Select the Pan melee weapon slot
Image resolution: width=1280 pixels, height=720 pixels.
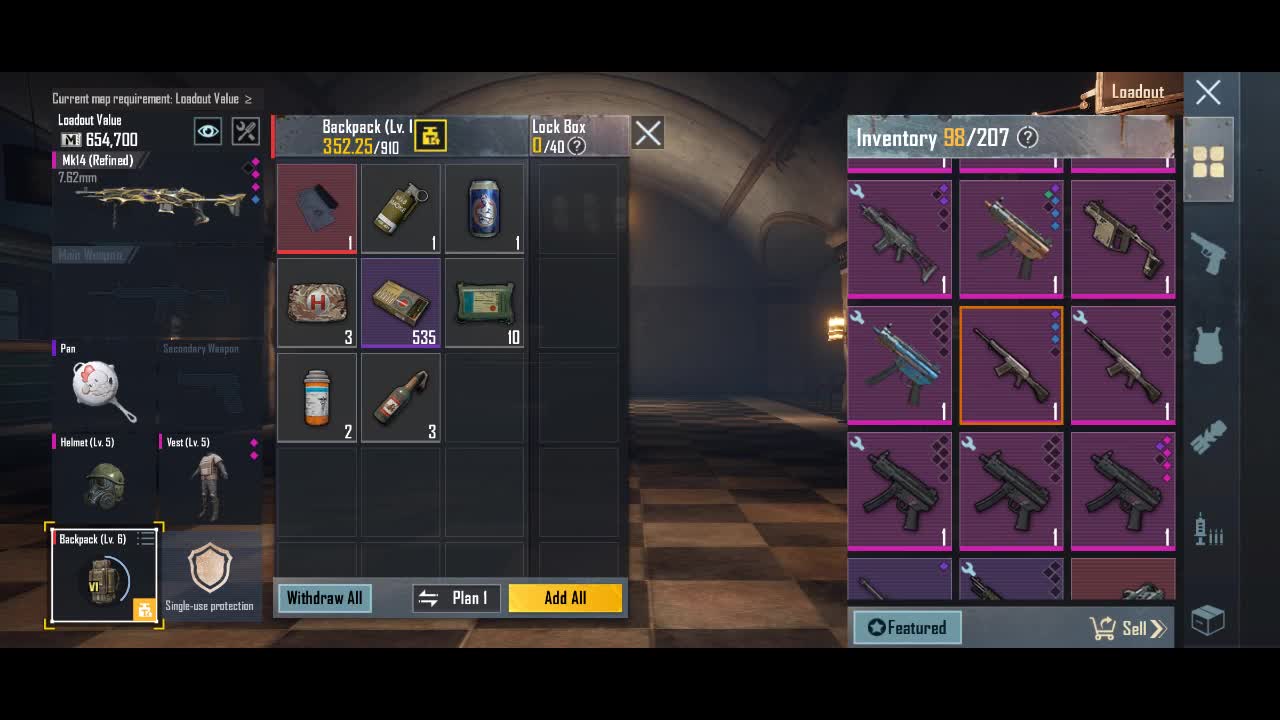(x=104, y=385)
